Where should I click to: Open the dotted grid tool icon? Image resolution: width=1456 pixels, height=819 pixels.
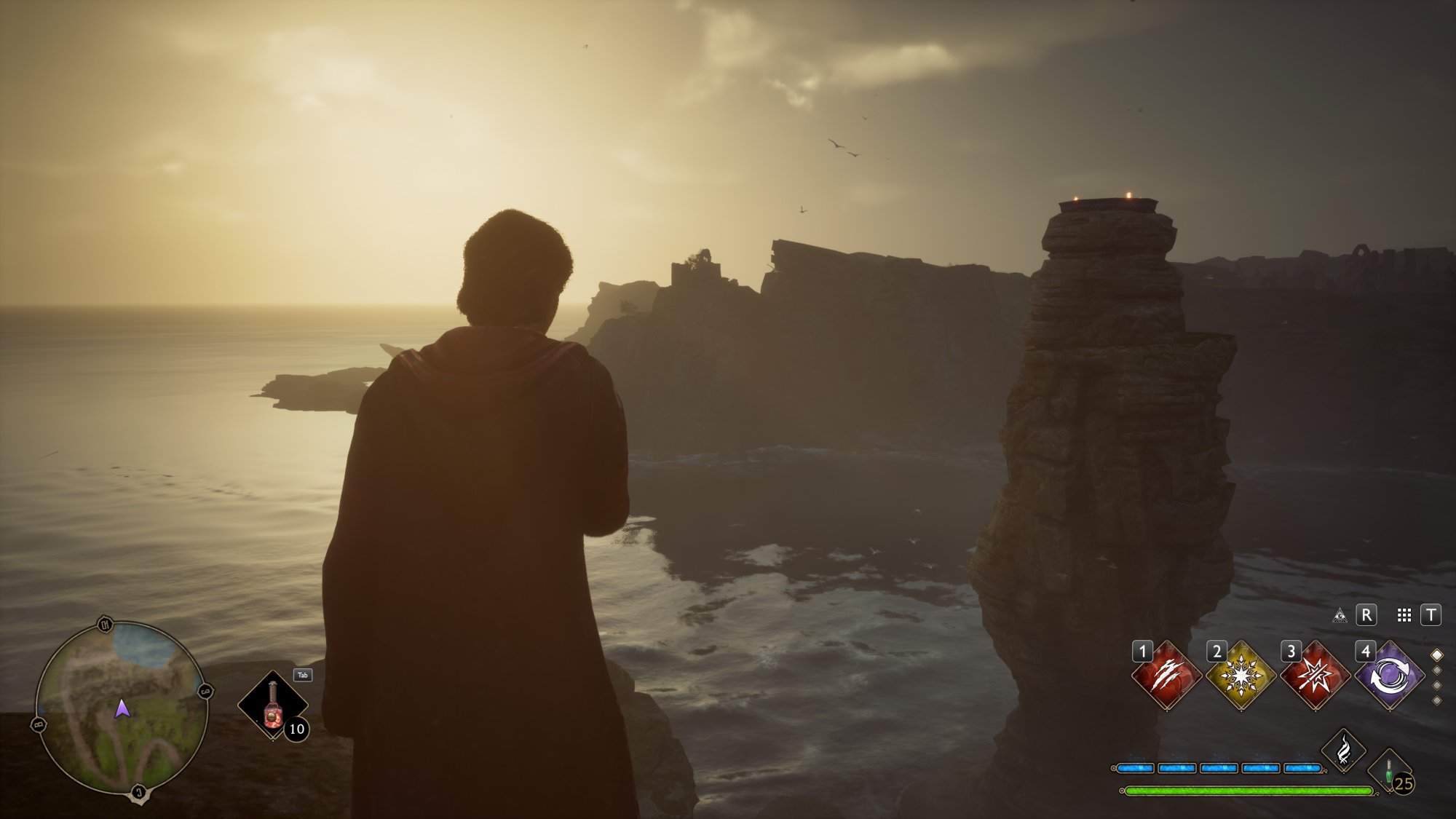pyautogui.click(x=1404, y=616)
